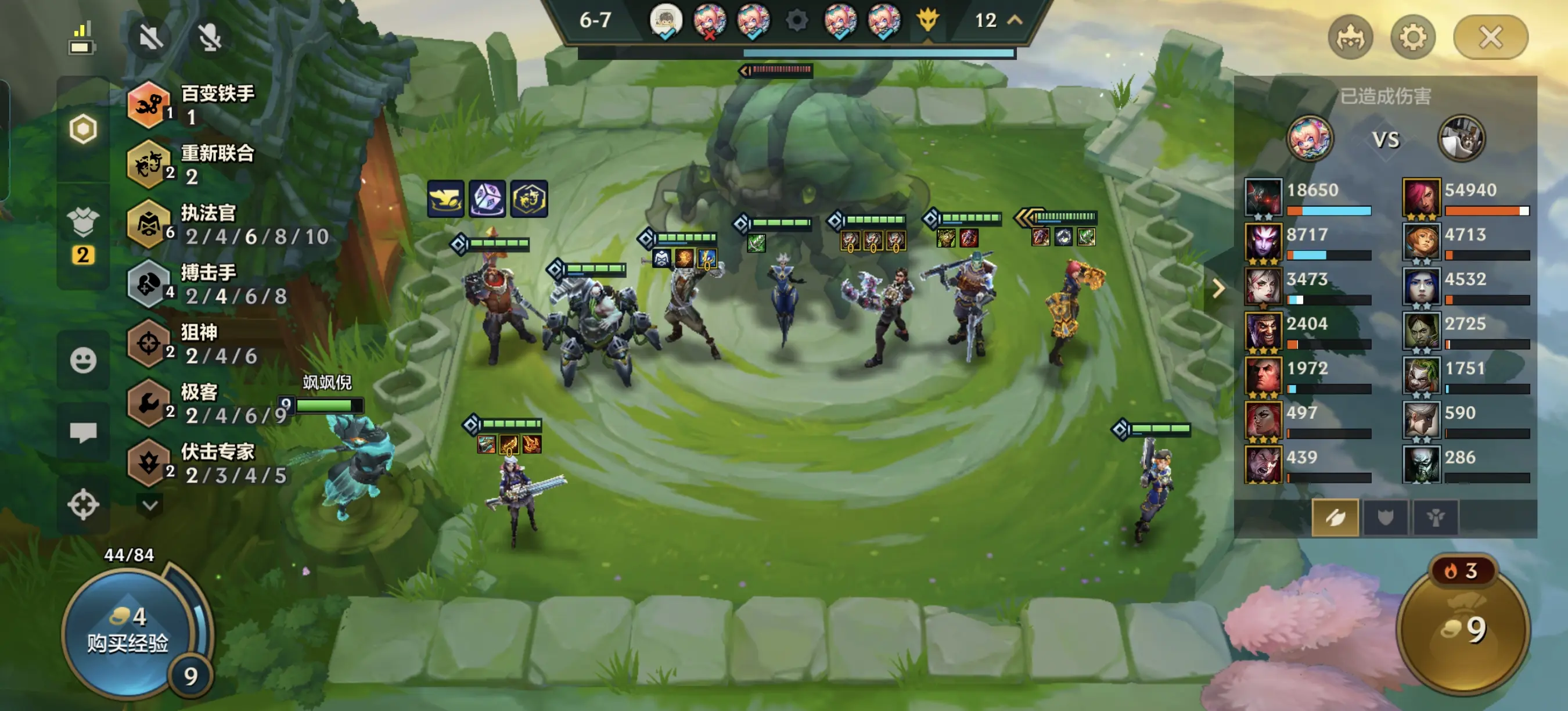
Task: Select the dice augment icon
Action: point(487,199)
